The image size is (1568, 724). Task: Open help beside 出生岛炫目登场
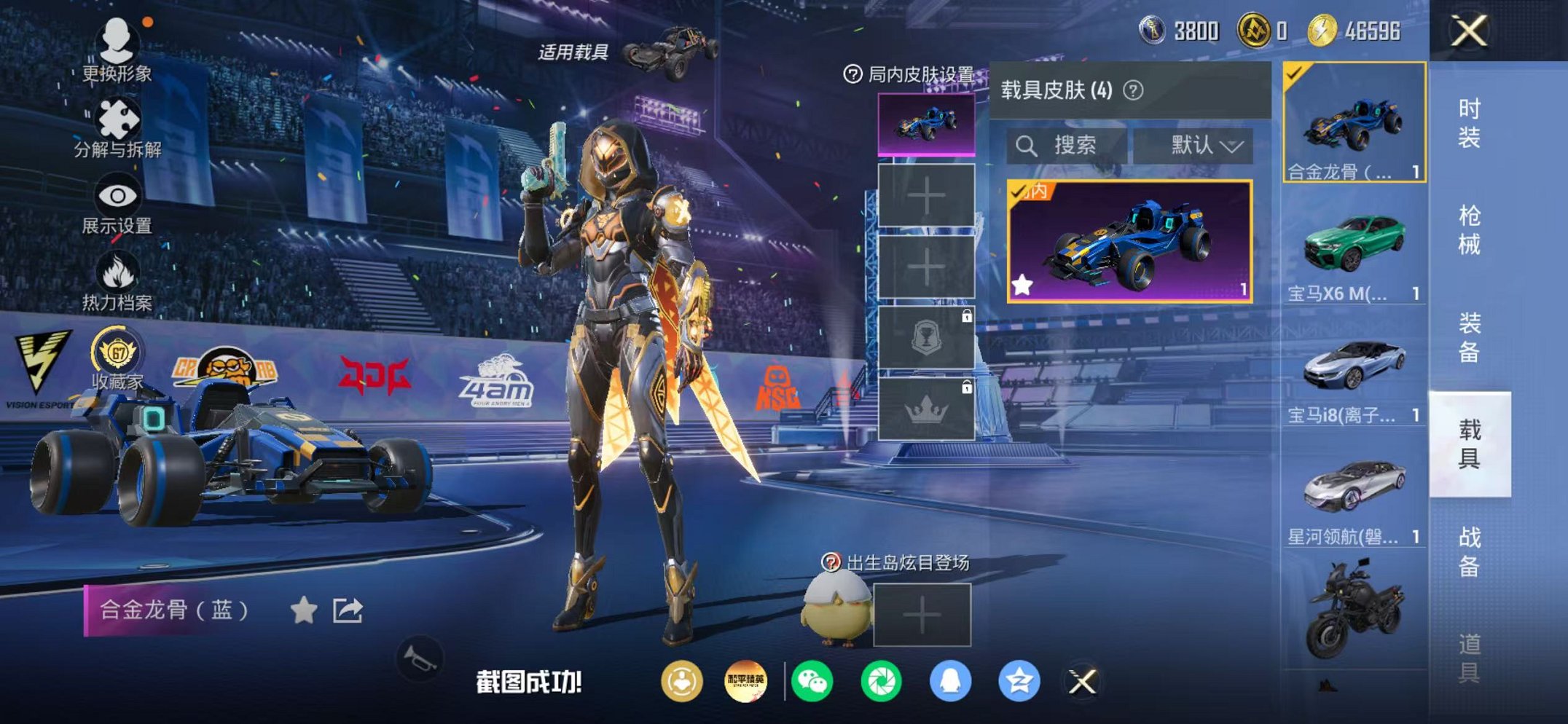click(831, 562)
